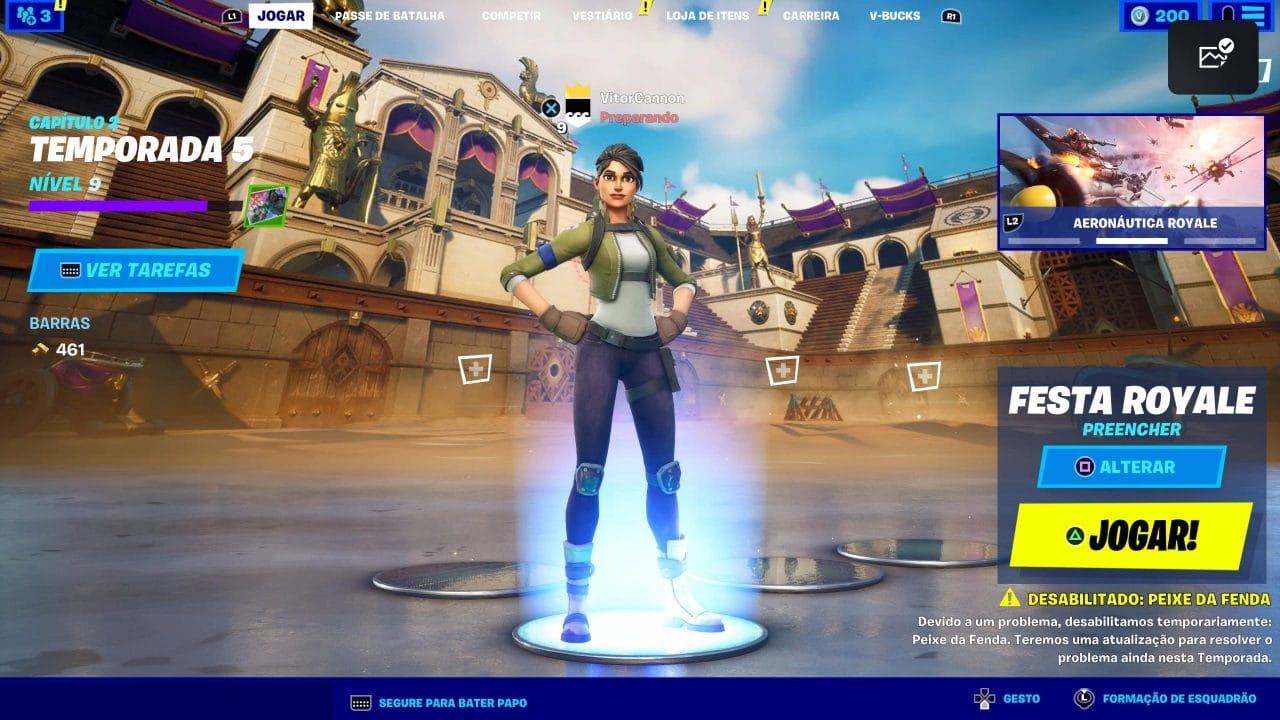Open the Passe de Batalha tab

pos(389,16)
